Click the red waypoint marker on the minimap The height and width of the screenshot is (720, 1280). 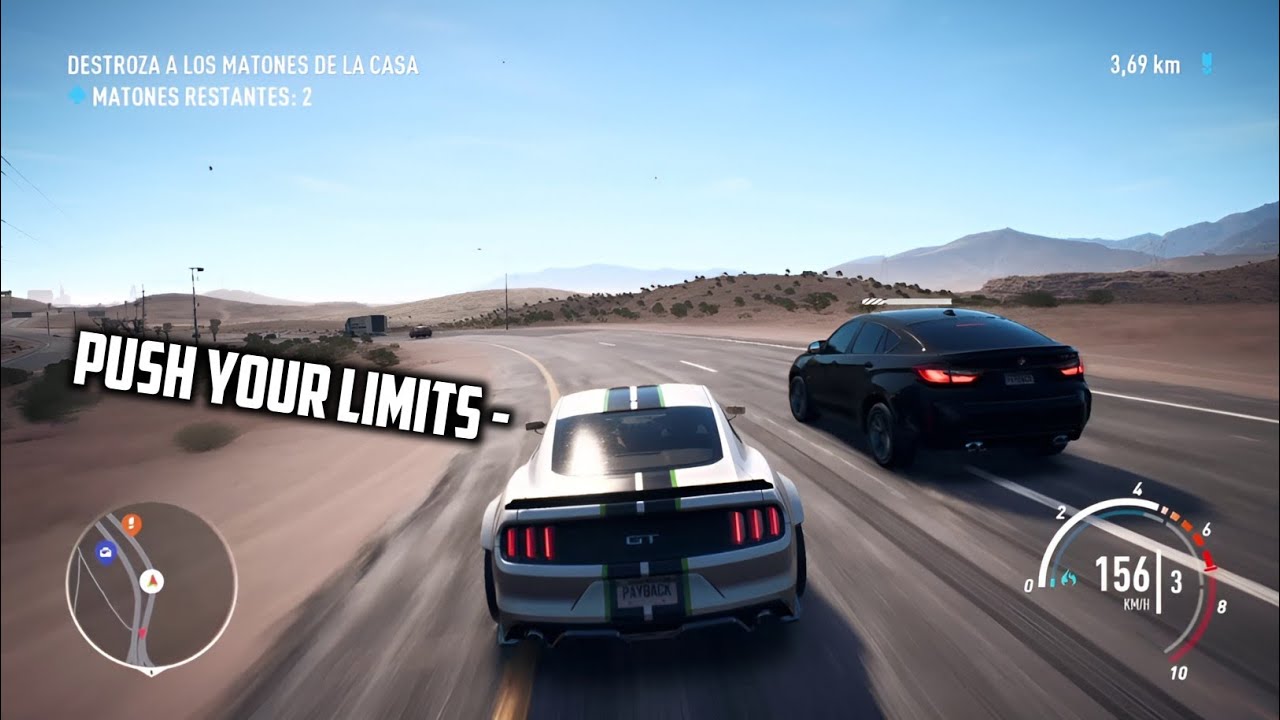point(143,631)
